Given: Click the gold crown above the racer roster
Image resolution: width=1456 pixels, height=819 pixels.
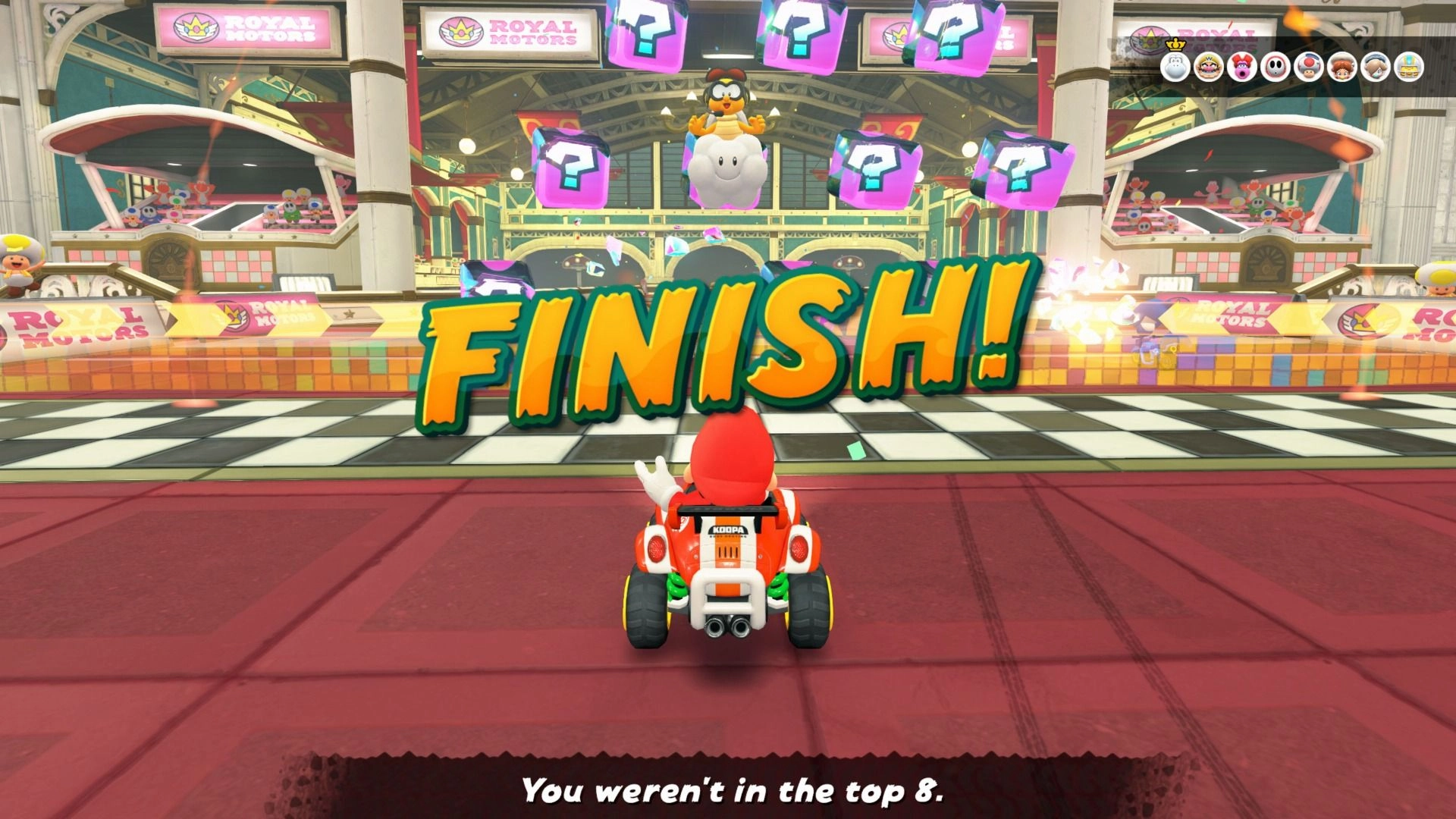Looking at the screenshot, I should tap(1175, 44).
